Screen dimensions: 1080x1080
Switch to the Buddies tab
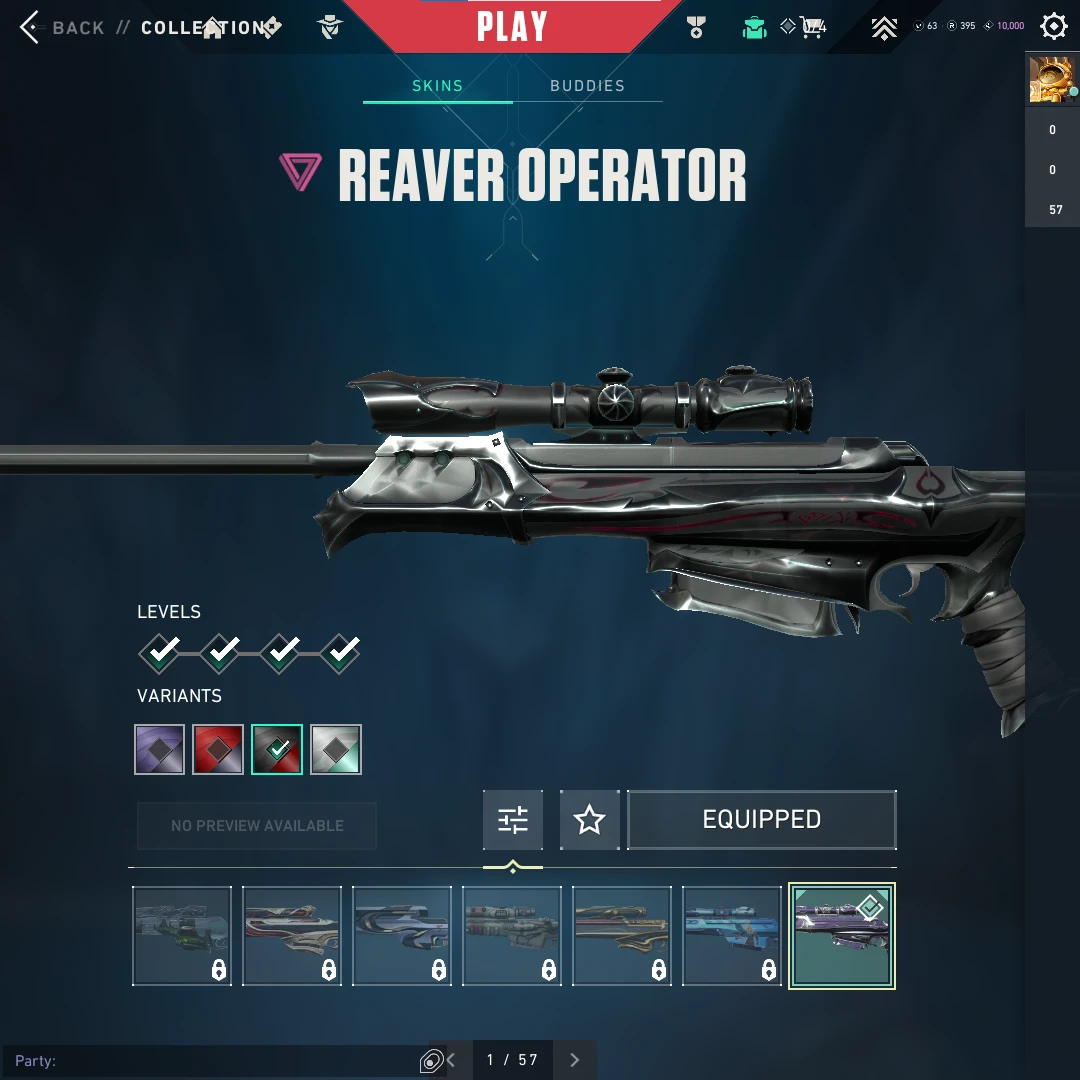(x=587, y=86)
